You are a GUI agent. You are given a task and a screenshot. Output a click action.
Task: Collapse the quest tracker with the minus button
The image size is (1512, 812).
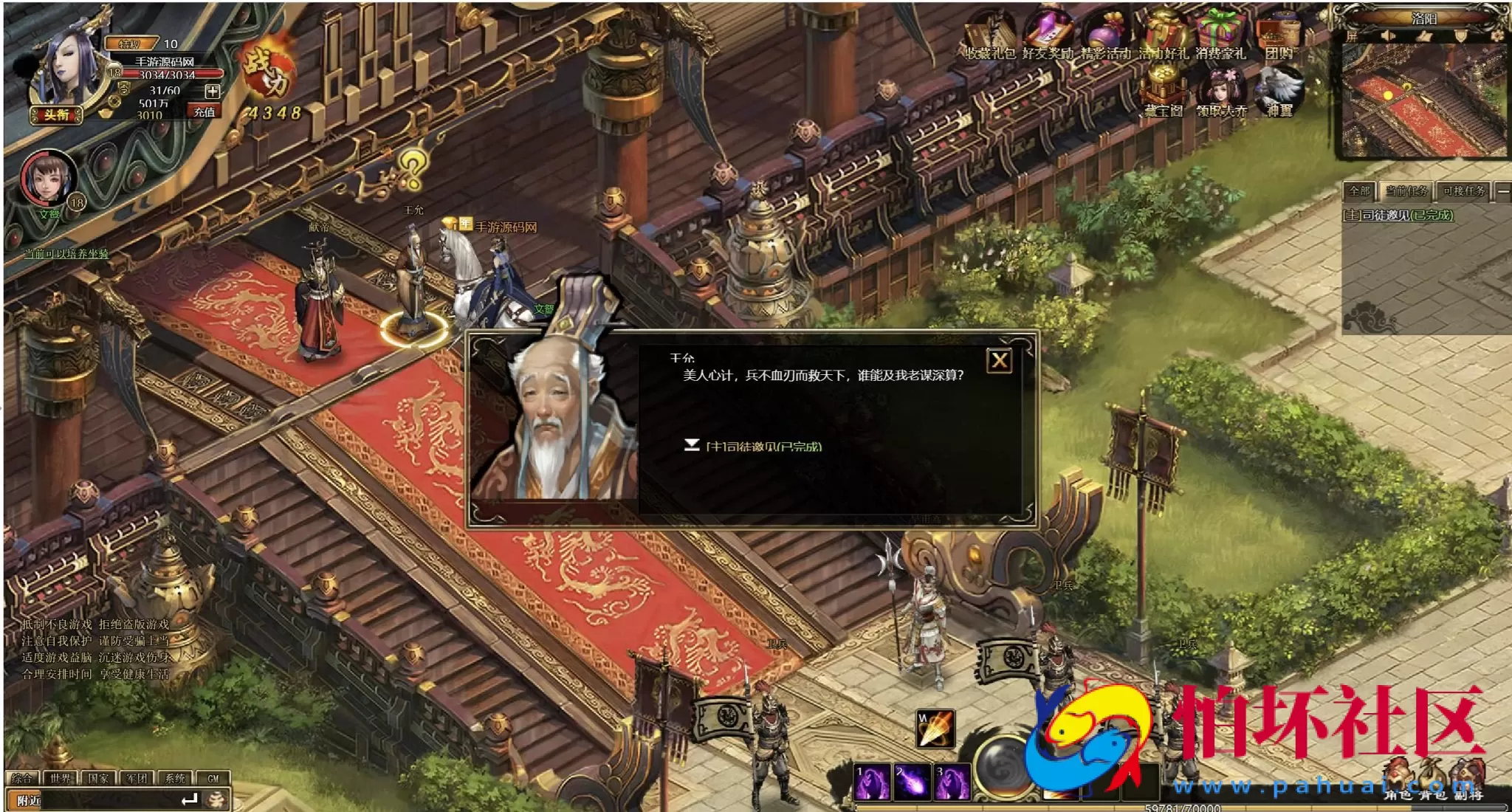(x=1502, y=191)
